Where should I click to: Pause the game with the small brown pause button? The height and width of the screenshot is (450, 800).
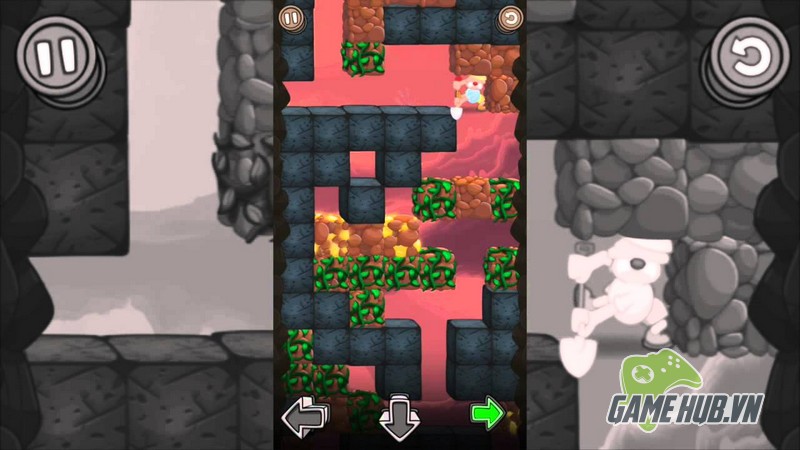290,17
